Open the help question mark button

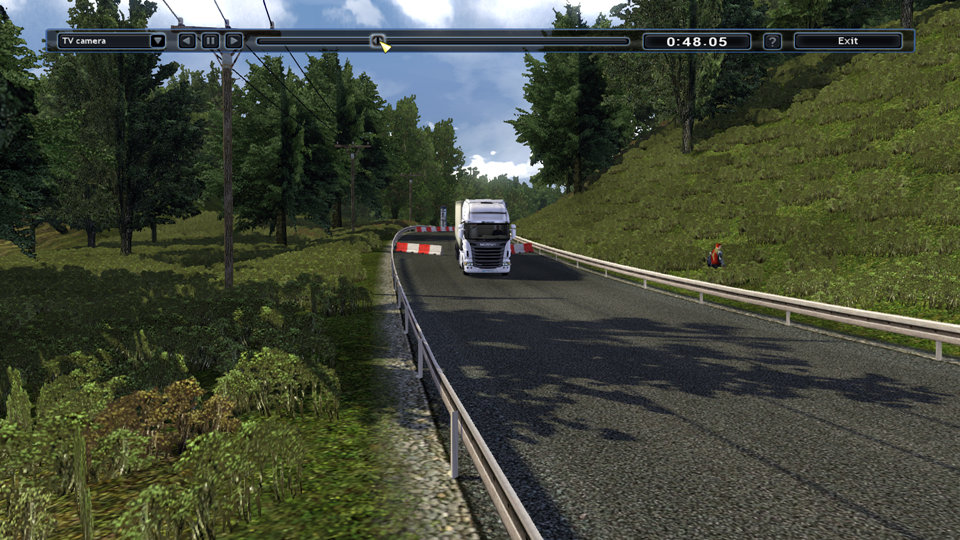point(772,41)
